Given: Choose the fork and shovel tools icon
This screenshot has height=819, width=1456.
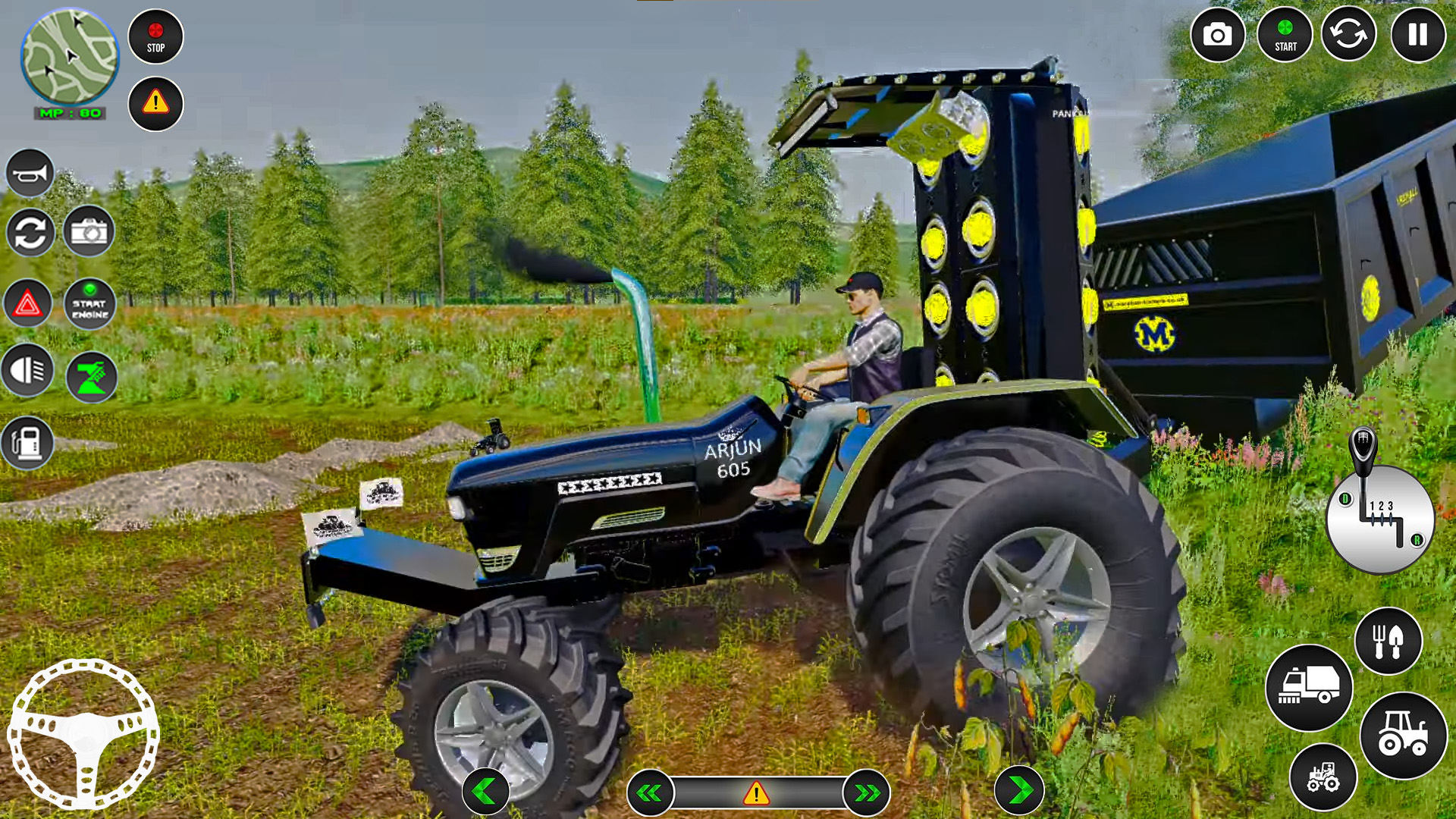Looking at the screenshot, I should click(x=1388, y=642).
